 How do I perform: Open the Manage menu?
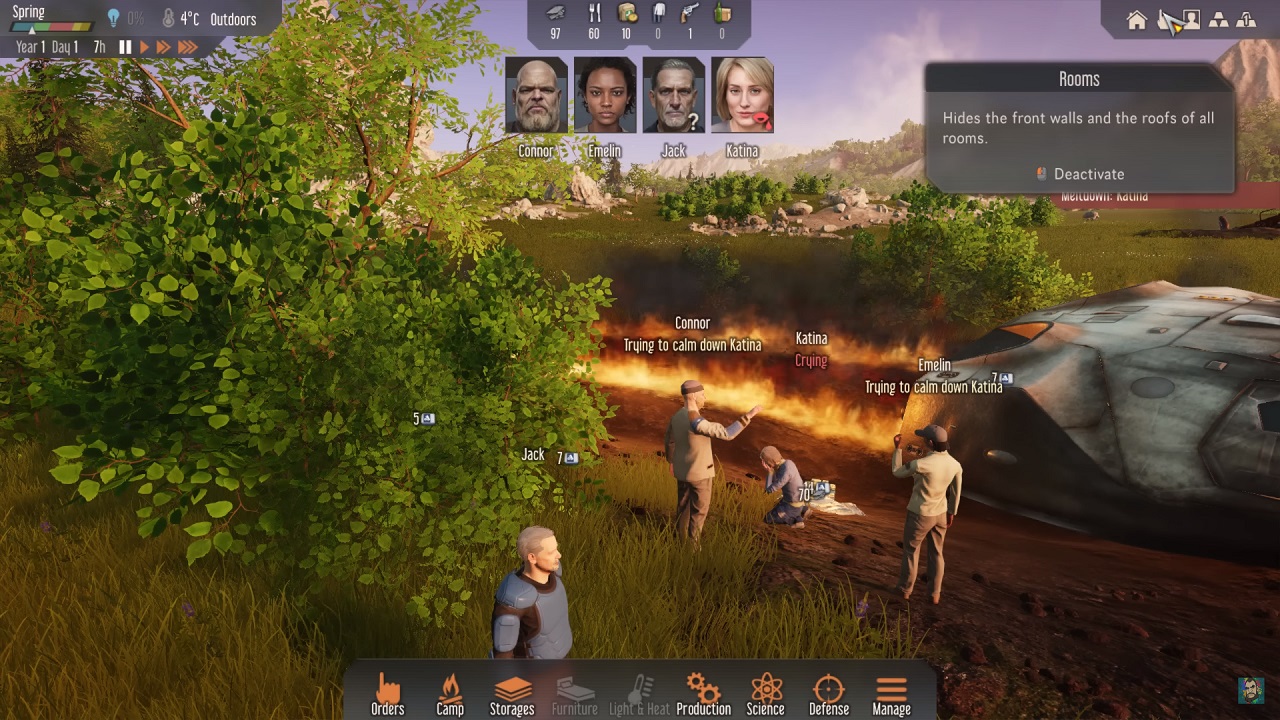pos(891,694)
